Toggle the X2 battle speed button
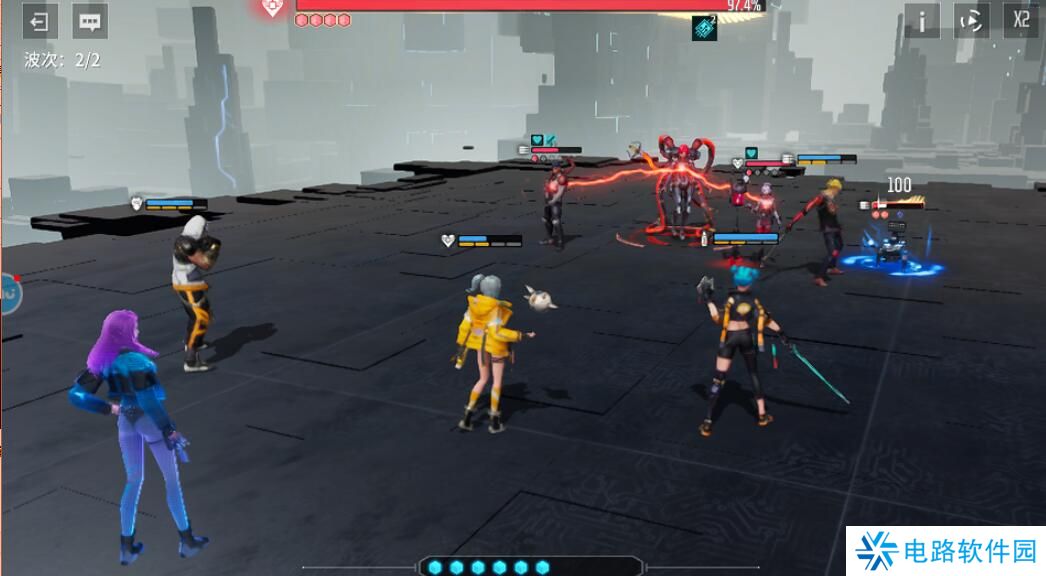Viewport: 1046px width, 576px height. pos(1021,21)
